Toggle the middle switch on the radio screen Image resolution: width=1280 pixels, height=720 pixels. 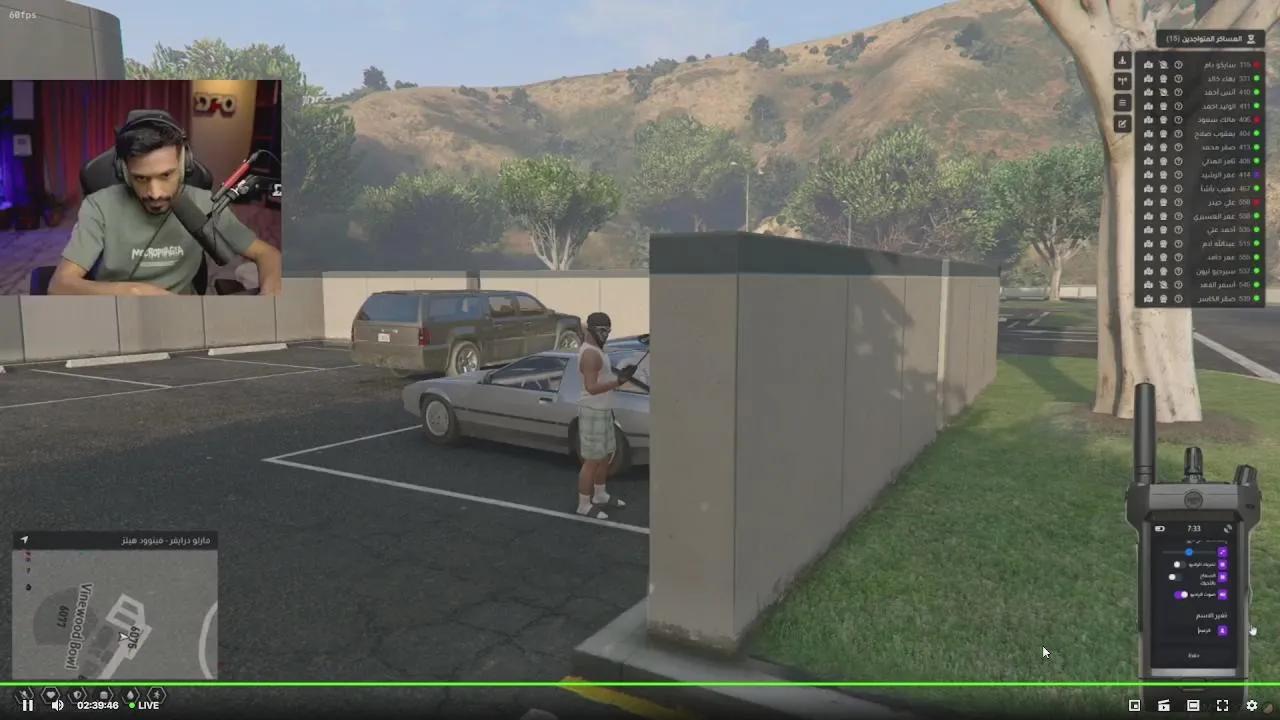pos(1176,577)
